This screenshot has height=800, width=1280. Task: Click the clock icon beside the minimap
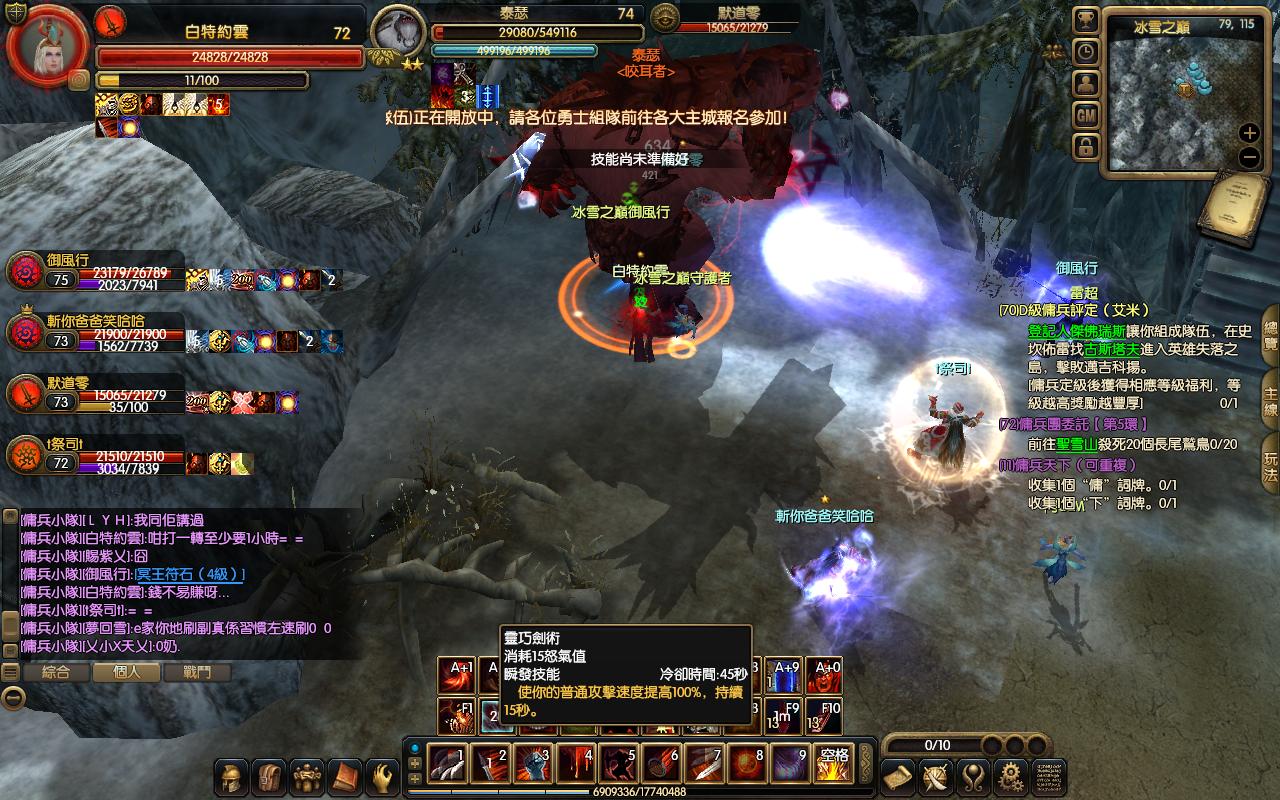1086,52
